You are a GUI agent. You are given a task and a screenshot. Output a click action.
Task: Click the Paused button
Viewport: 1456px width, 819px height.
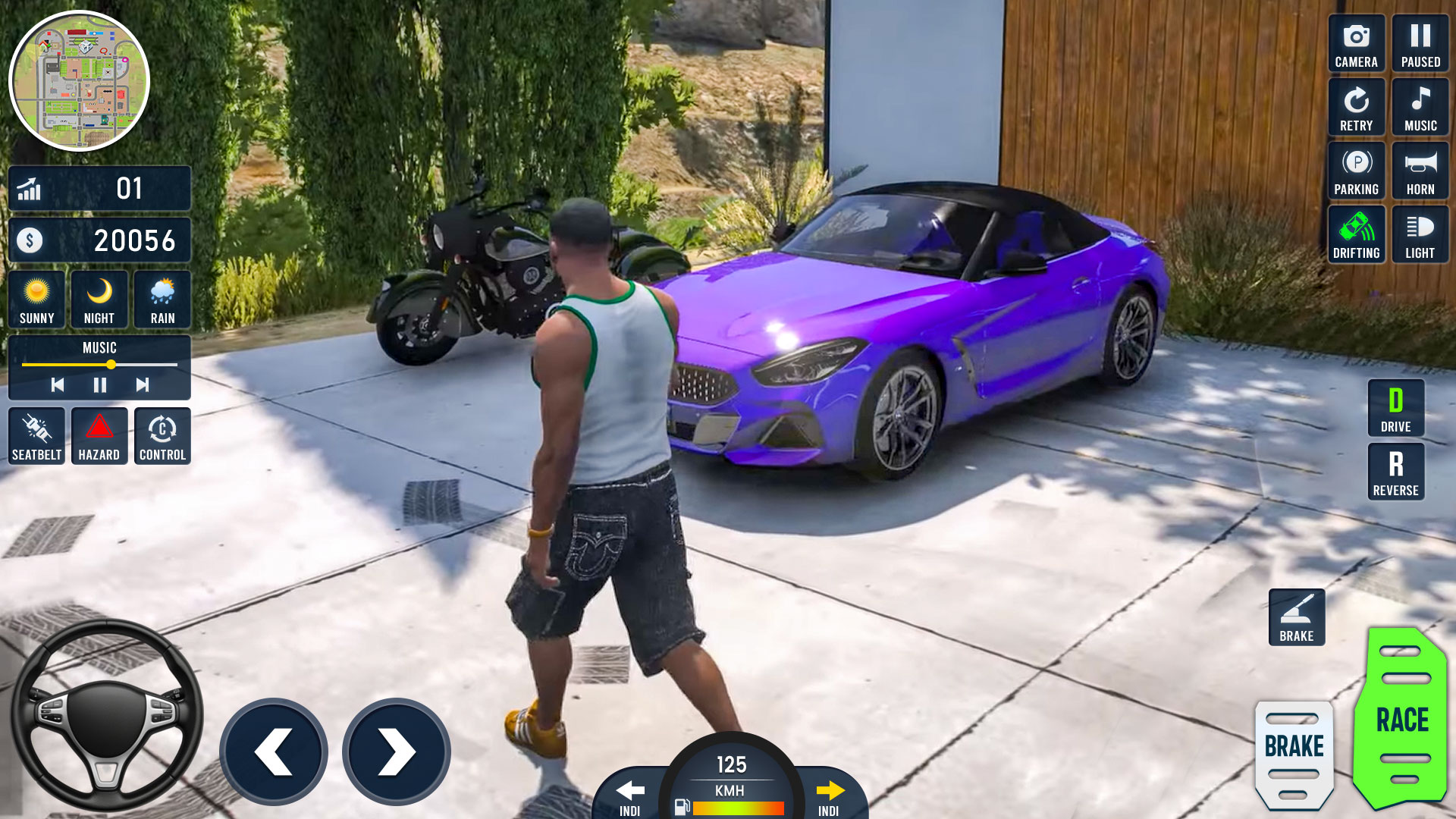pyautogui.click(x=1420, y=44)
